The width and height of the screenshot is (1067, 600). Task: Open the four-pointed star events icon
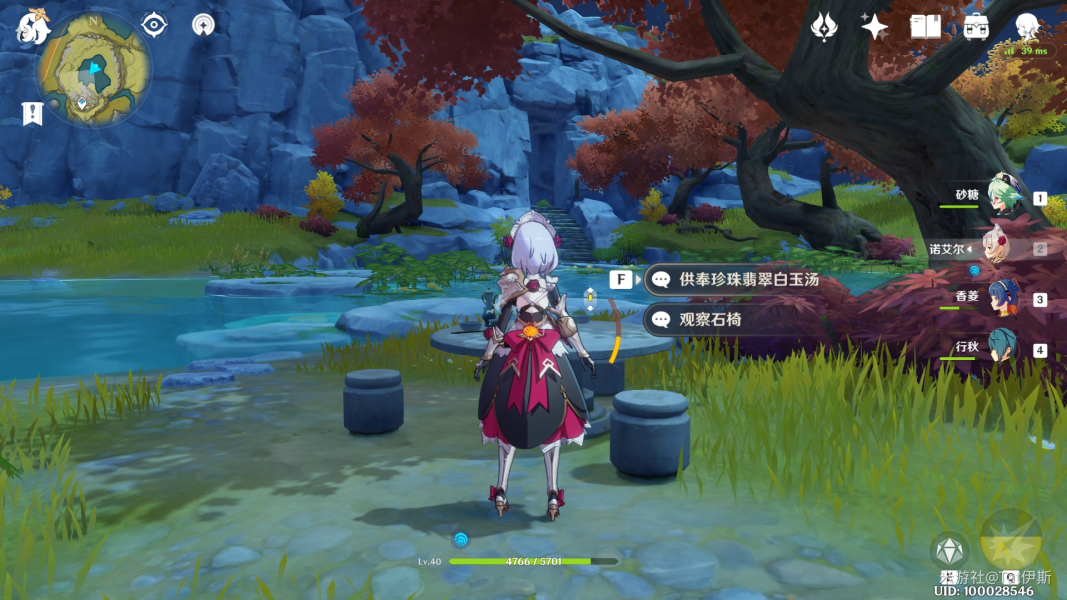click(x=875, y=27)
